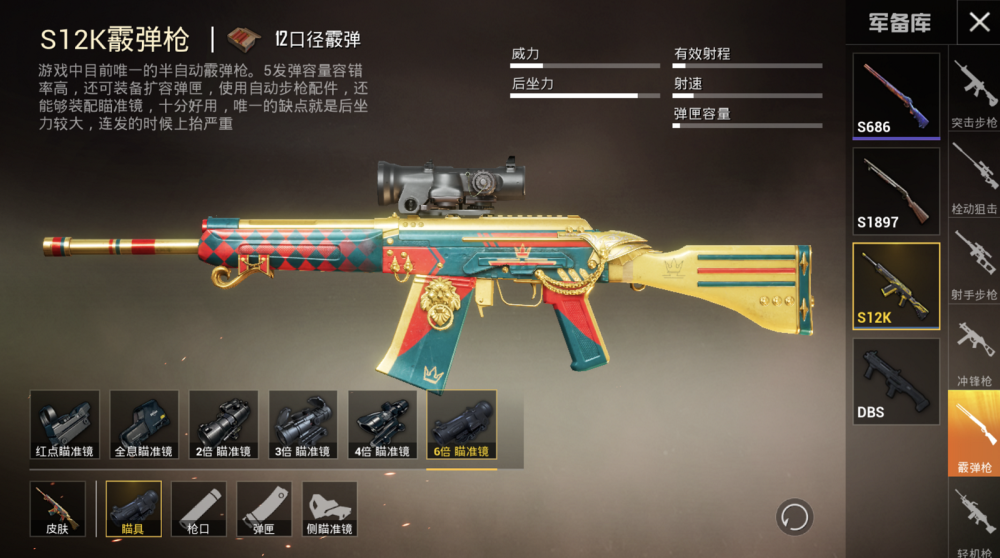Switch to the 冲锋枪 category
The width and height of the screenshot is (1000, 558).
tap(974, 350)
